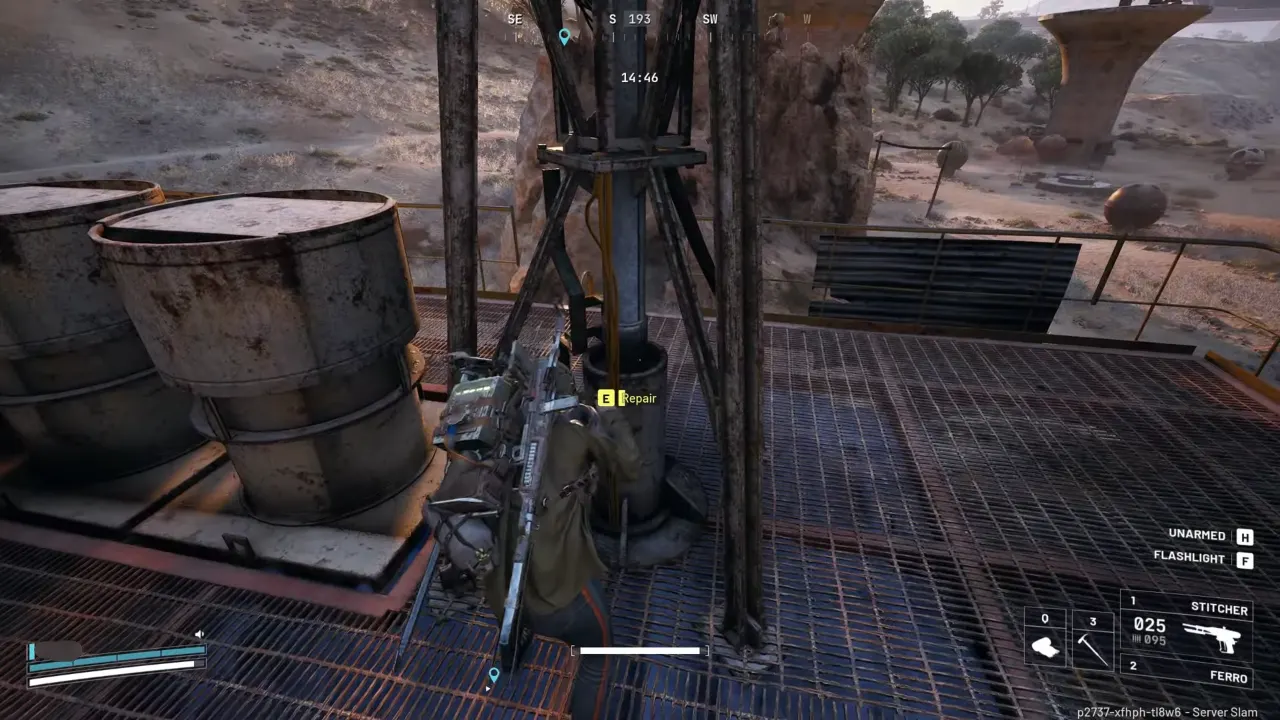Click the Repair action label
The height and width of the screenshot is (720, 1280).
coord(639,398)
